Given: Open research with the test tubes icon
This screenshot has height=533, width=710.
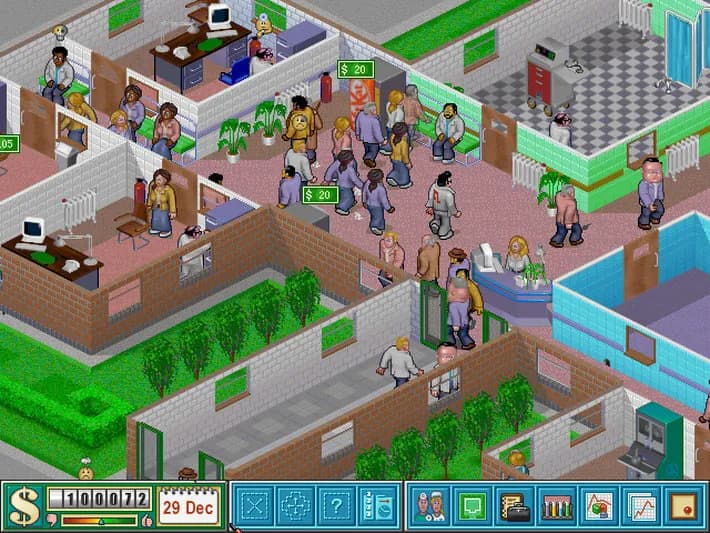Looking at the screenshot, I should coord(556,506).
